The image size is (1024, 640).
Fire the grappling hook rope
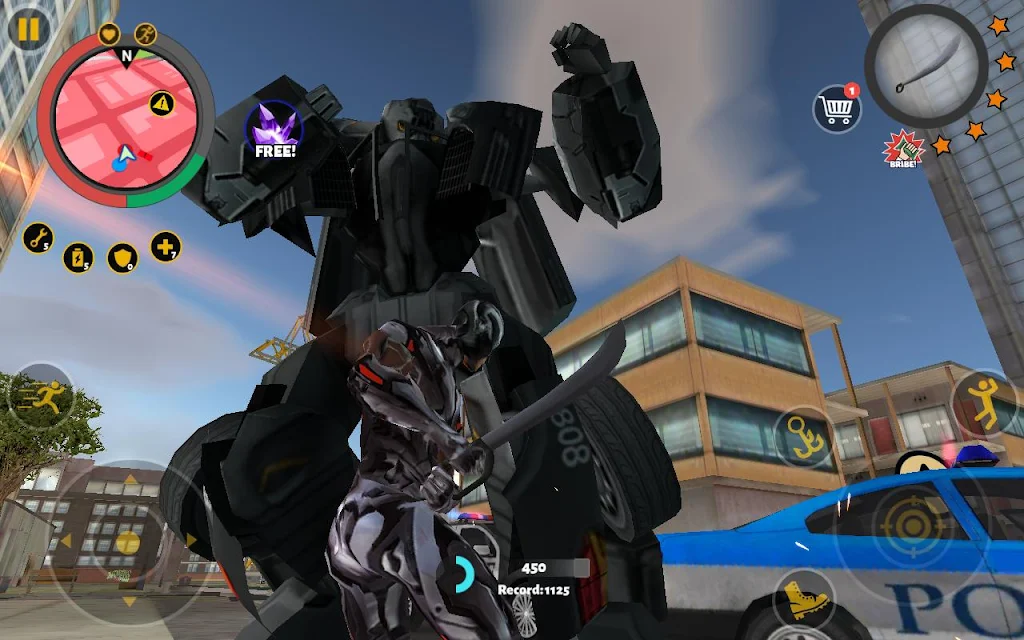[x=804, y=436]
